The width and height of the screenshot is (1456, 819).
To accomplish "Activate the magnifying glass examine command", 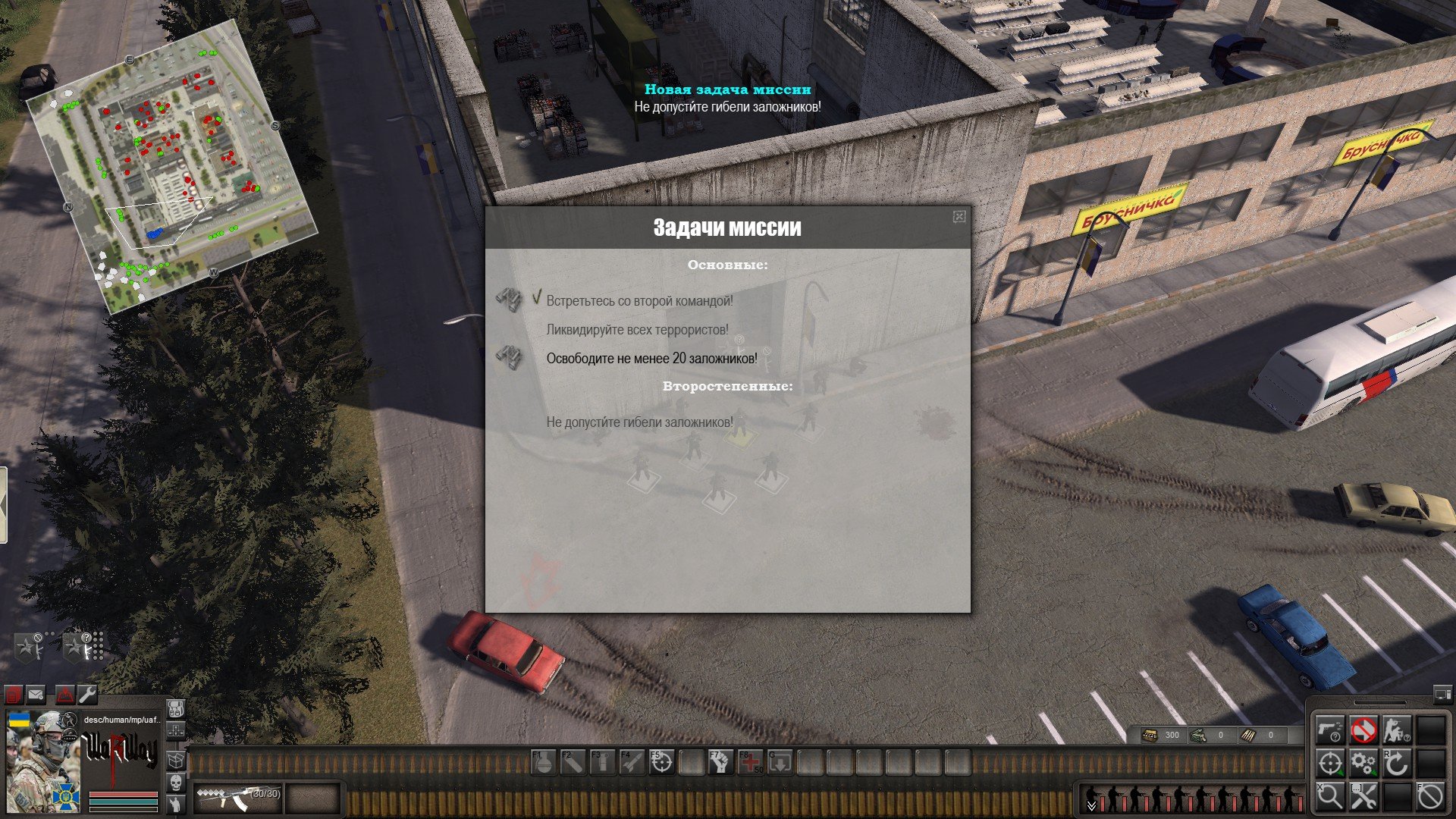I will pos(1329,797).
